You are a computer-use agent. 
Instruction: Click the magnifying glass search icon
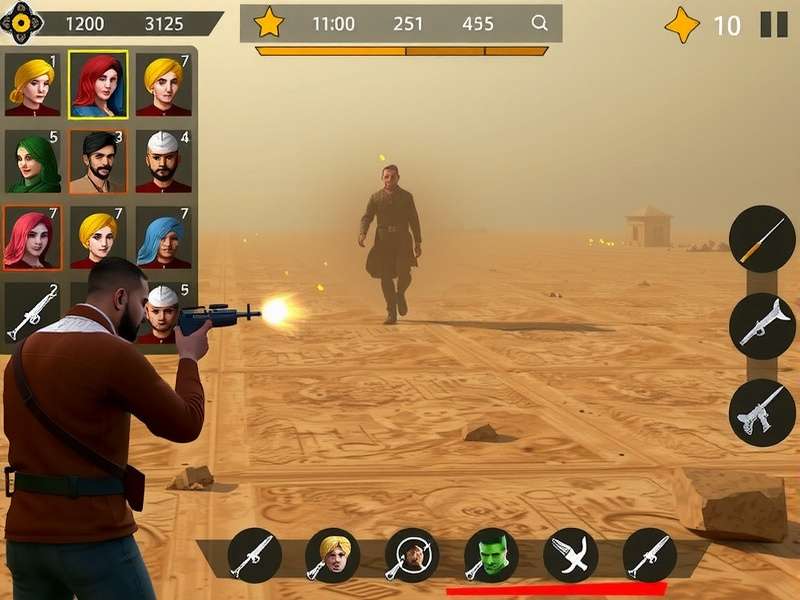click(539, 23)
